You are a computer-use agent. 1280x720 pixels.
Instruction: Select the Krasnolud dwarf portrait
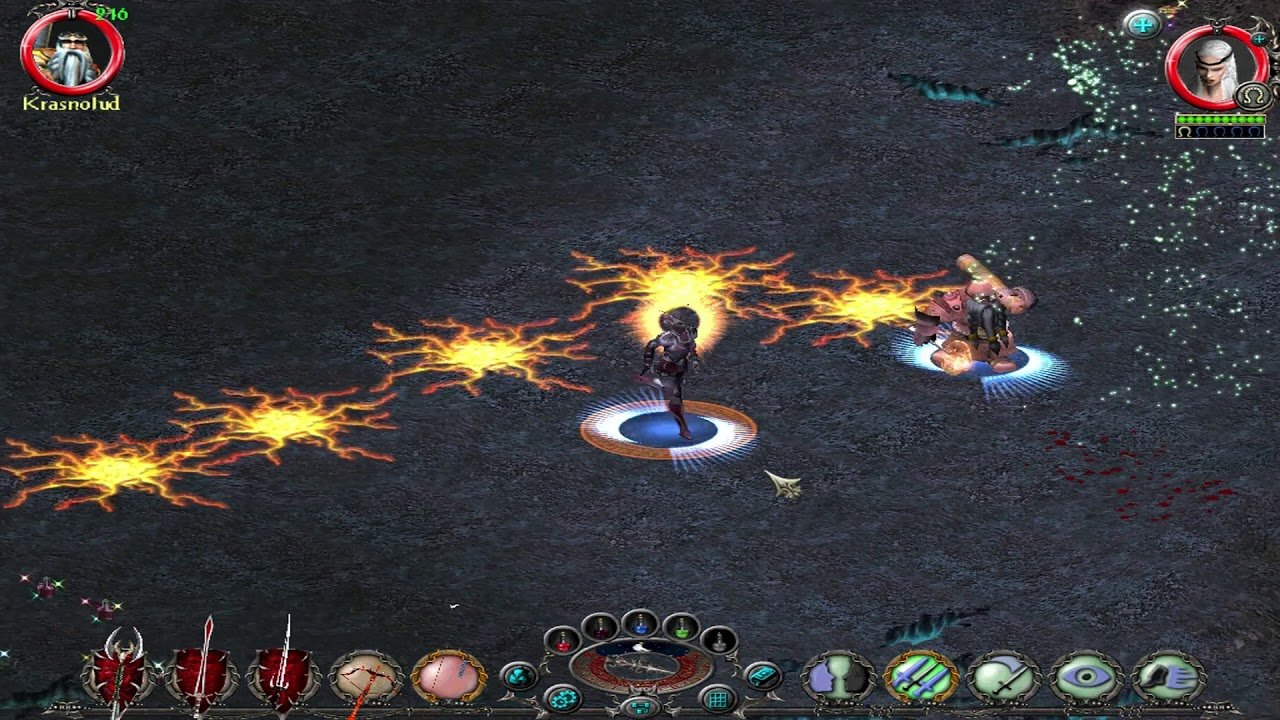tap(72, 55)
